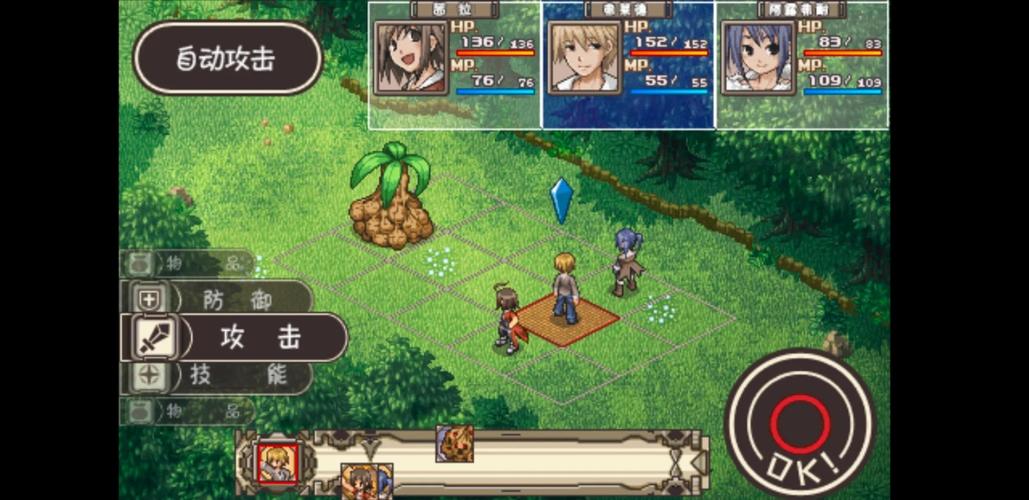The image size is (1029, 500).
Task: Enable the 自动攻击 auto-attack button
Action: (227, 58)
